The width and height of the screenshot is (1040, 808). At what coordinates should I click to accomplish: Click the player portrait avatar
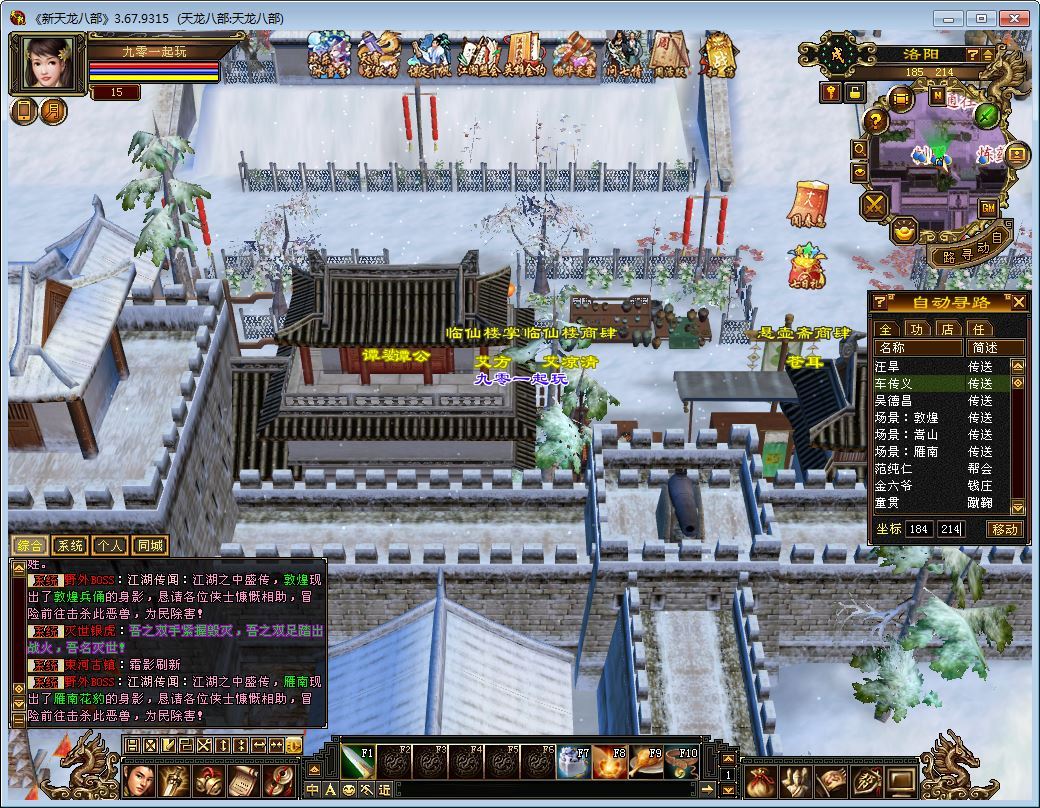pyautogui.click(x=48, y=62)
